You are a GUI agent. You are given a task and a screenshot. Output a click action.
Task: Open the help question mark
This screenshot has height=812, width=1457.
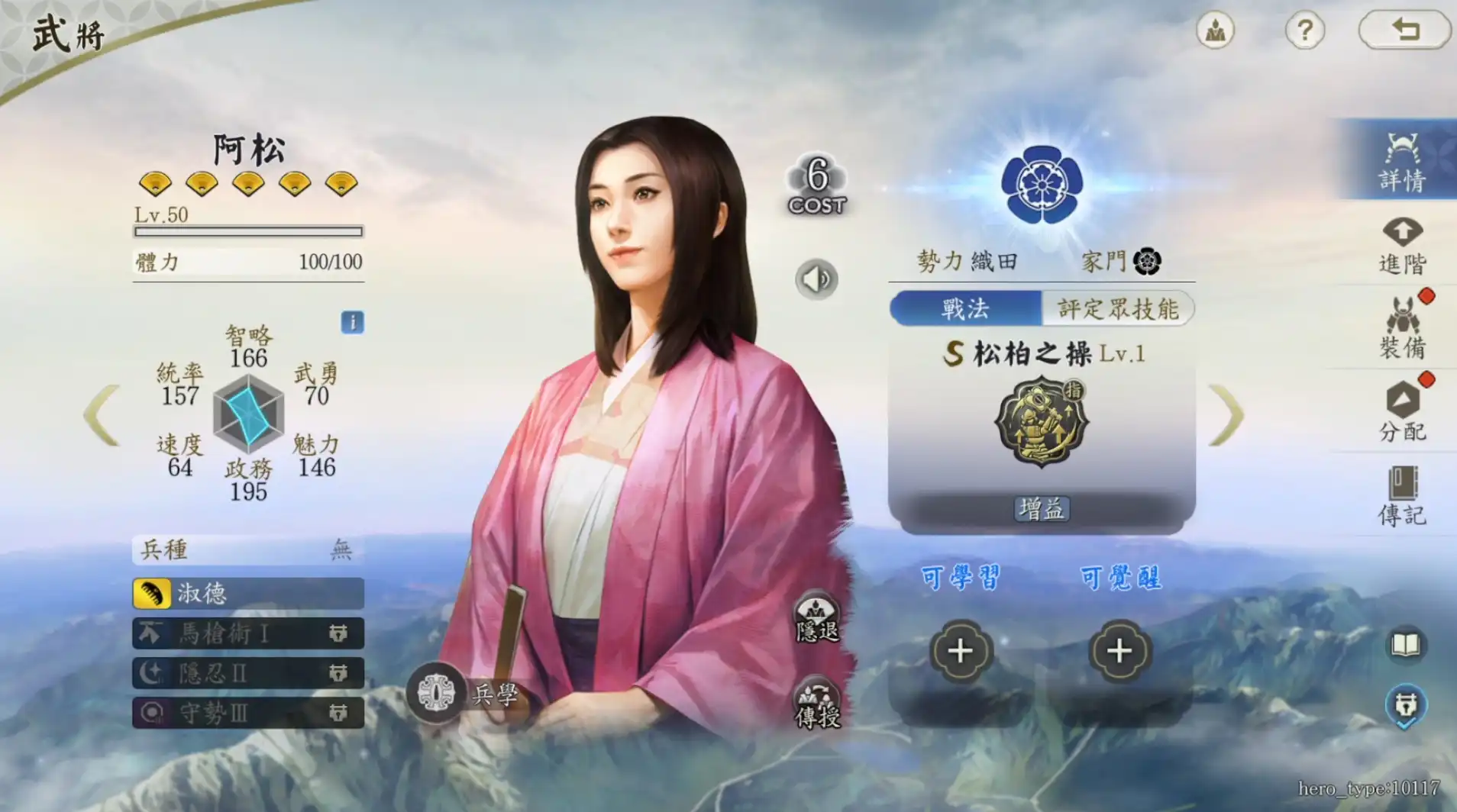pyautogui.click(x=1306, y=29)
